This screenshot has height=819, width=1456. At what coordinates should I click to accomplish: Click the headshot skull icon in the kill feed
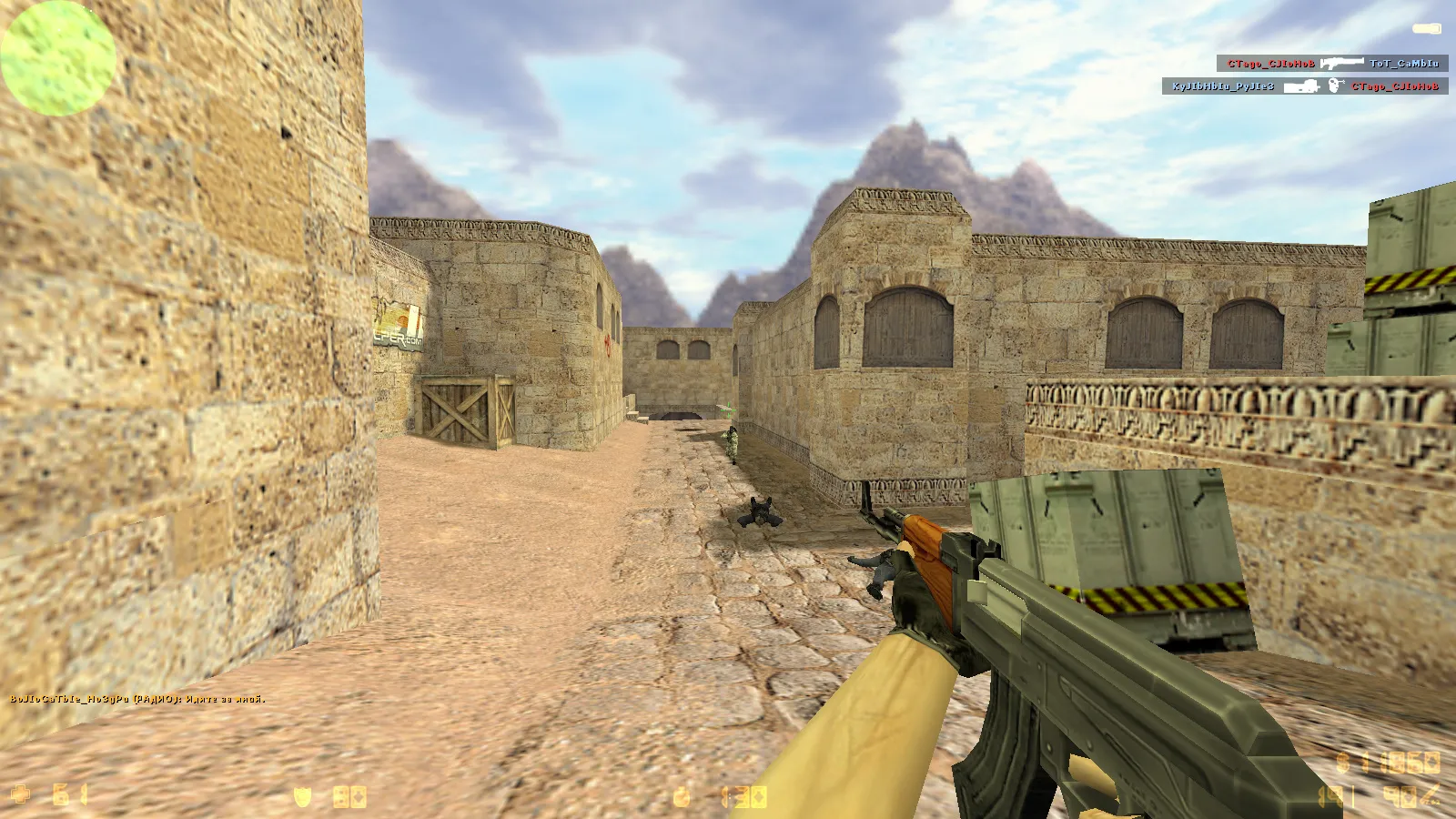click(x=1335, y=85)
